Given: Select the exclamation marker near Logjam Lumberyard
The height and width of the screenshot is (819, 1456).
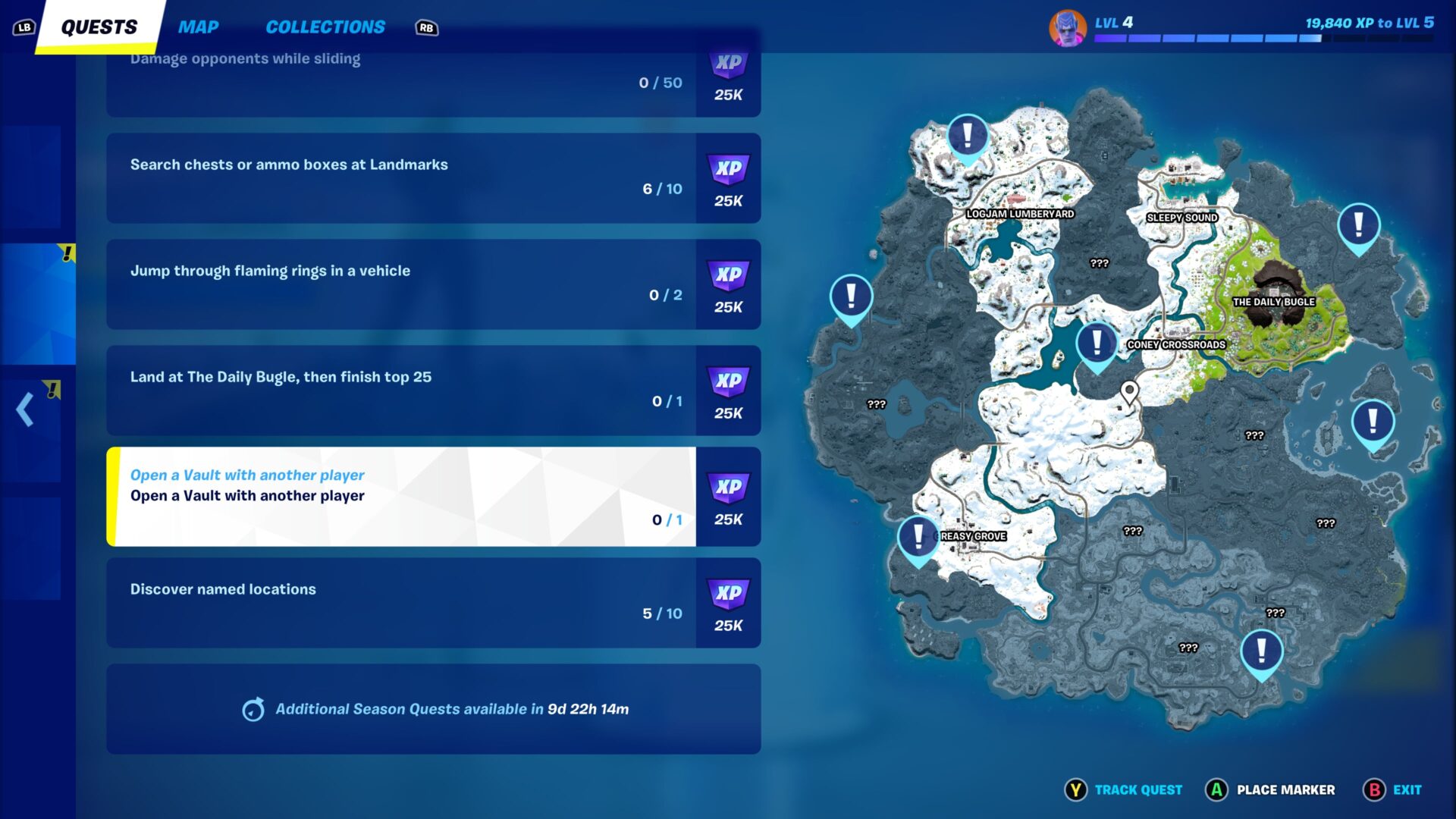Looking at the screenshot, I should pos(967,135).
